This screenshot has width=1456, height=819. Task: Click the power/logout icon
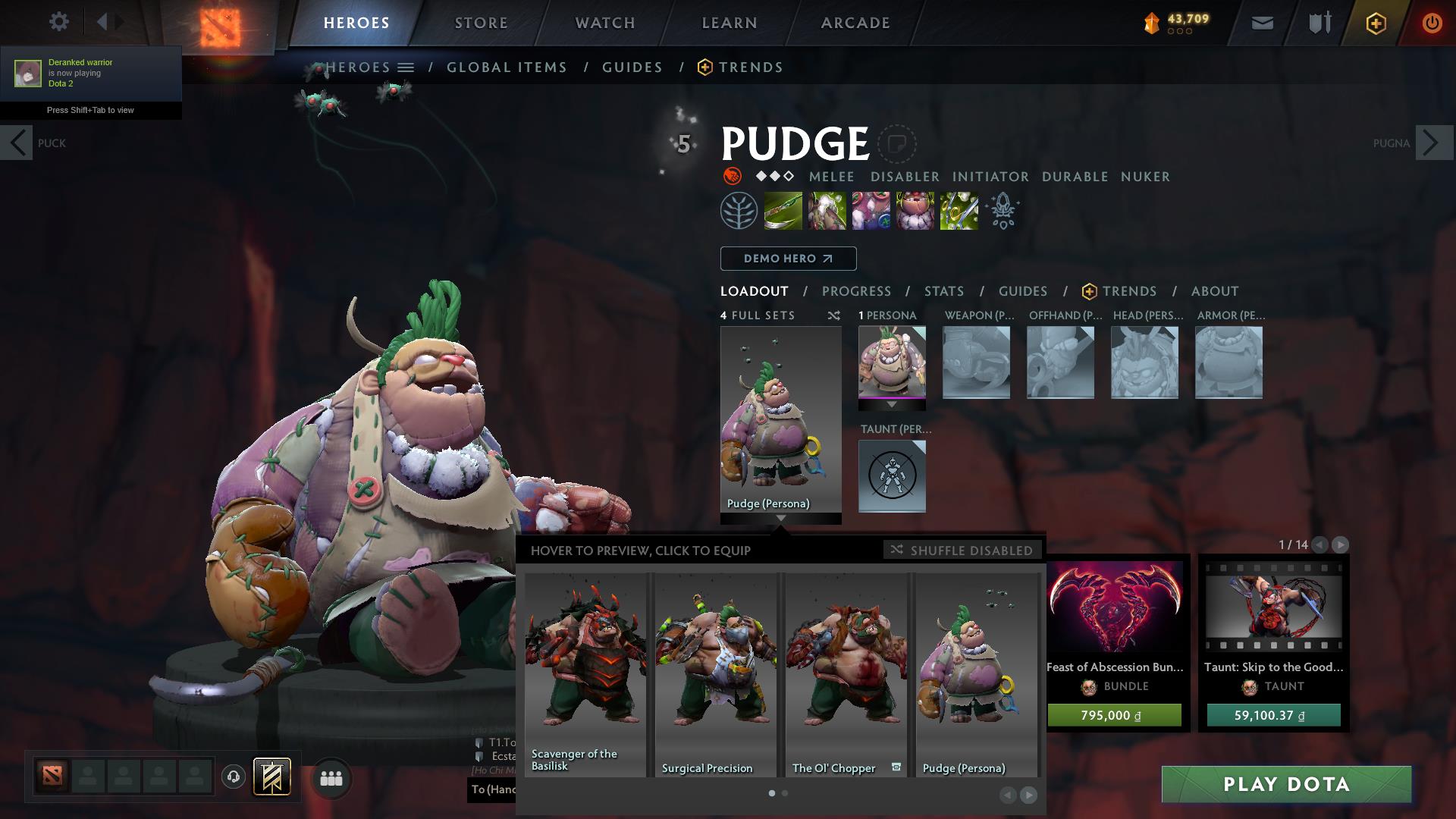pyautogui.click(x=1432, y=23)
